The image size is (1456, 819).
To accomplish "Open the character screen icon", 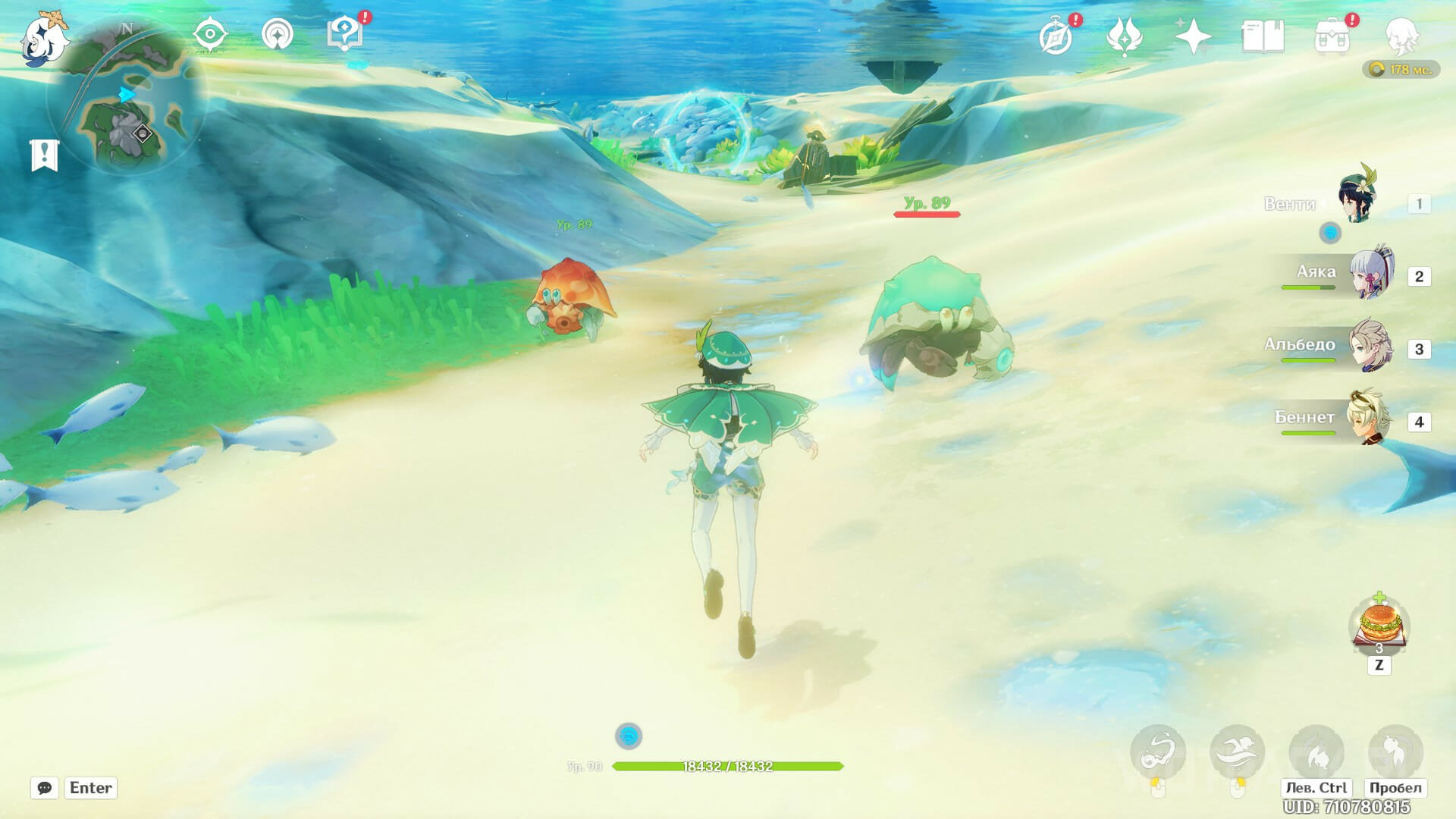I will click(x=1401, y=36).
